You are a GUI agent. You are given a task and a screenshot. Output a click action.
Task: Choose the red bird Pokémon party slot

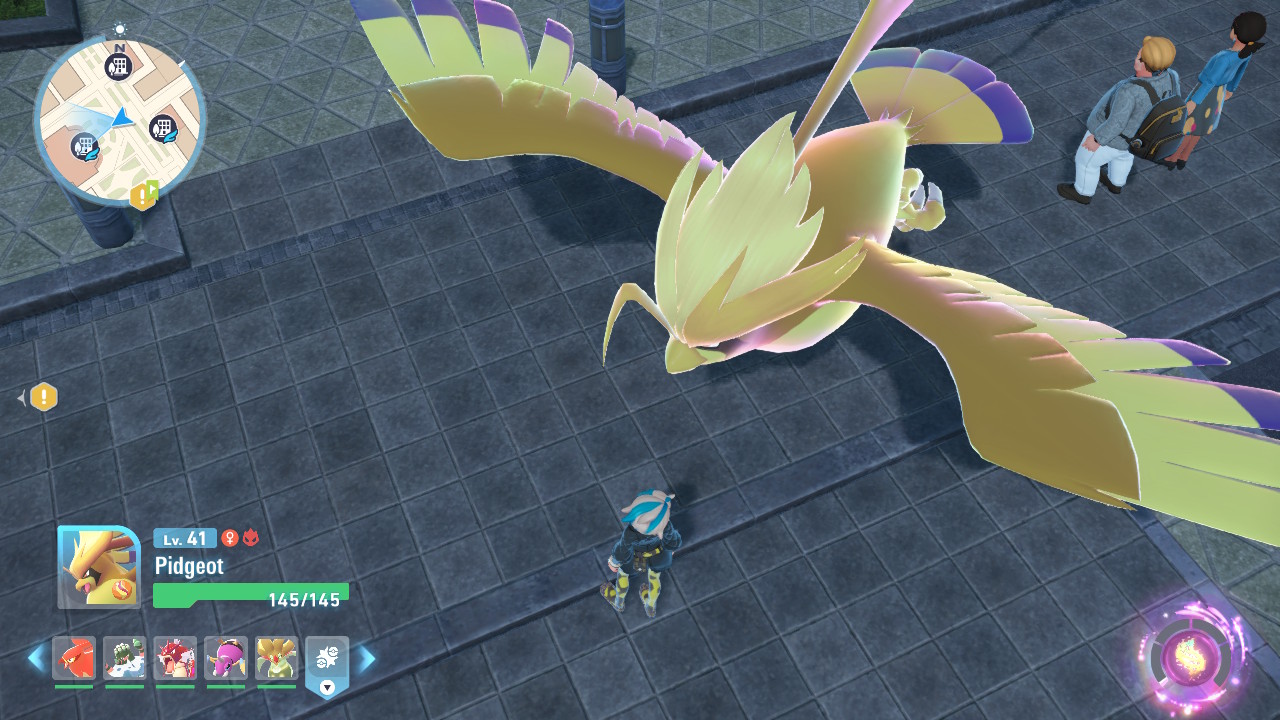click(74, 658)
